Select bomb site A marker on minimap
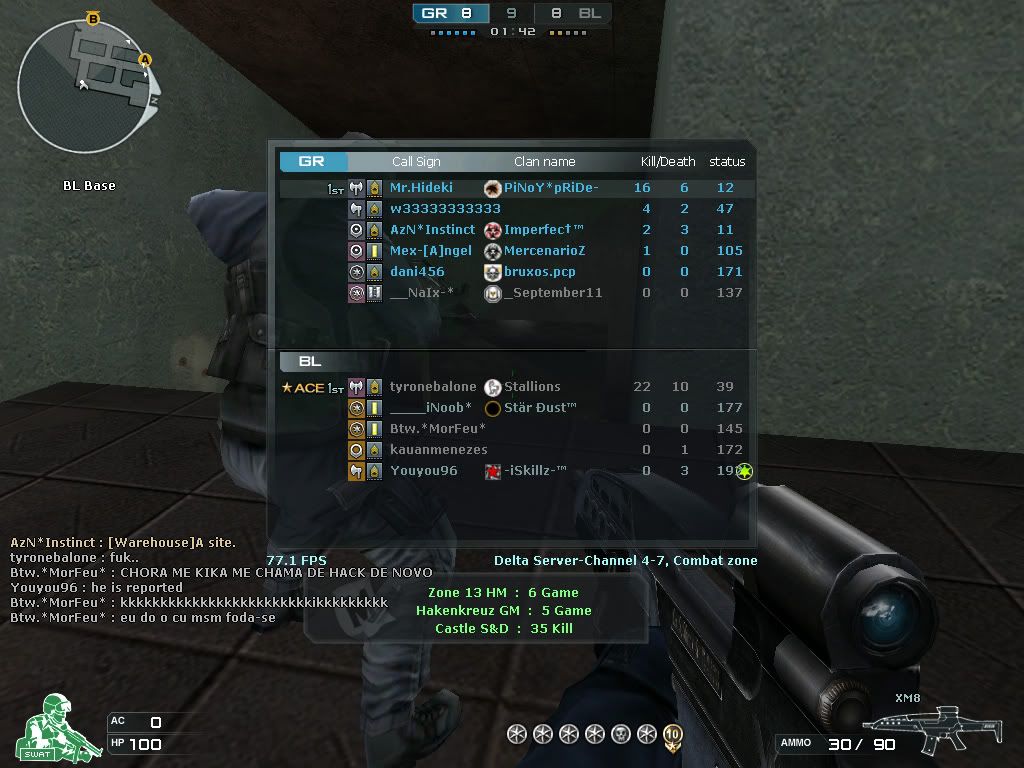 [x=145, y=60]
